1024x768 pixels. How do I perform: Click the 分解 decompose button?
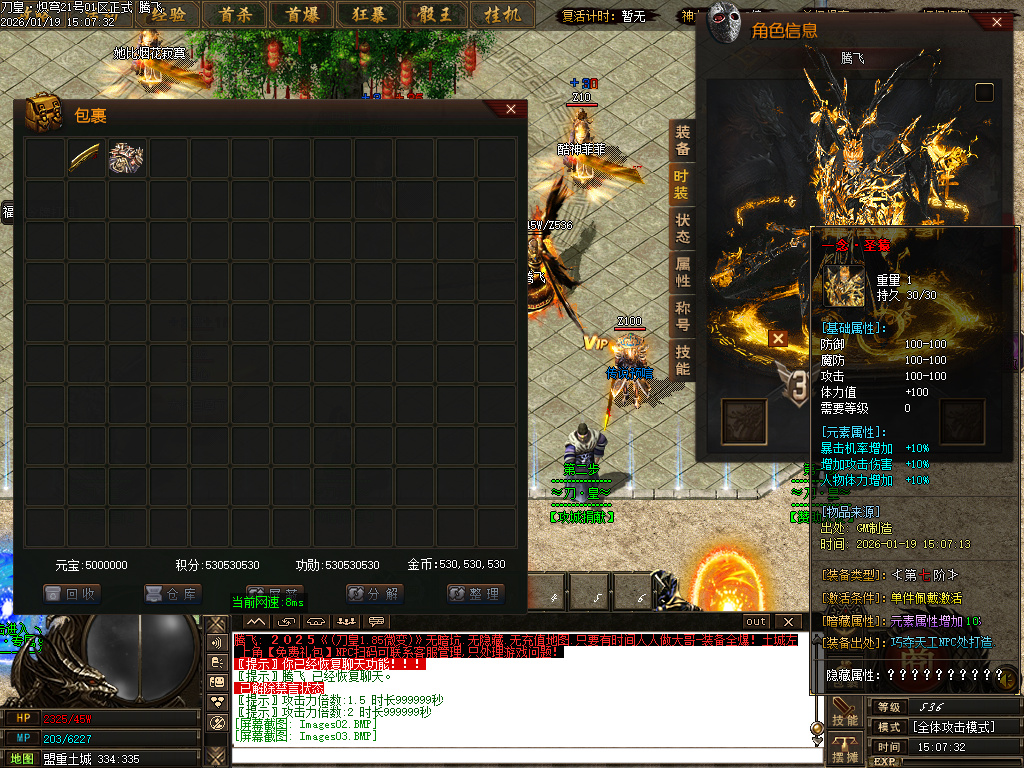point(375,593)
